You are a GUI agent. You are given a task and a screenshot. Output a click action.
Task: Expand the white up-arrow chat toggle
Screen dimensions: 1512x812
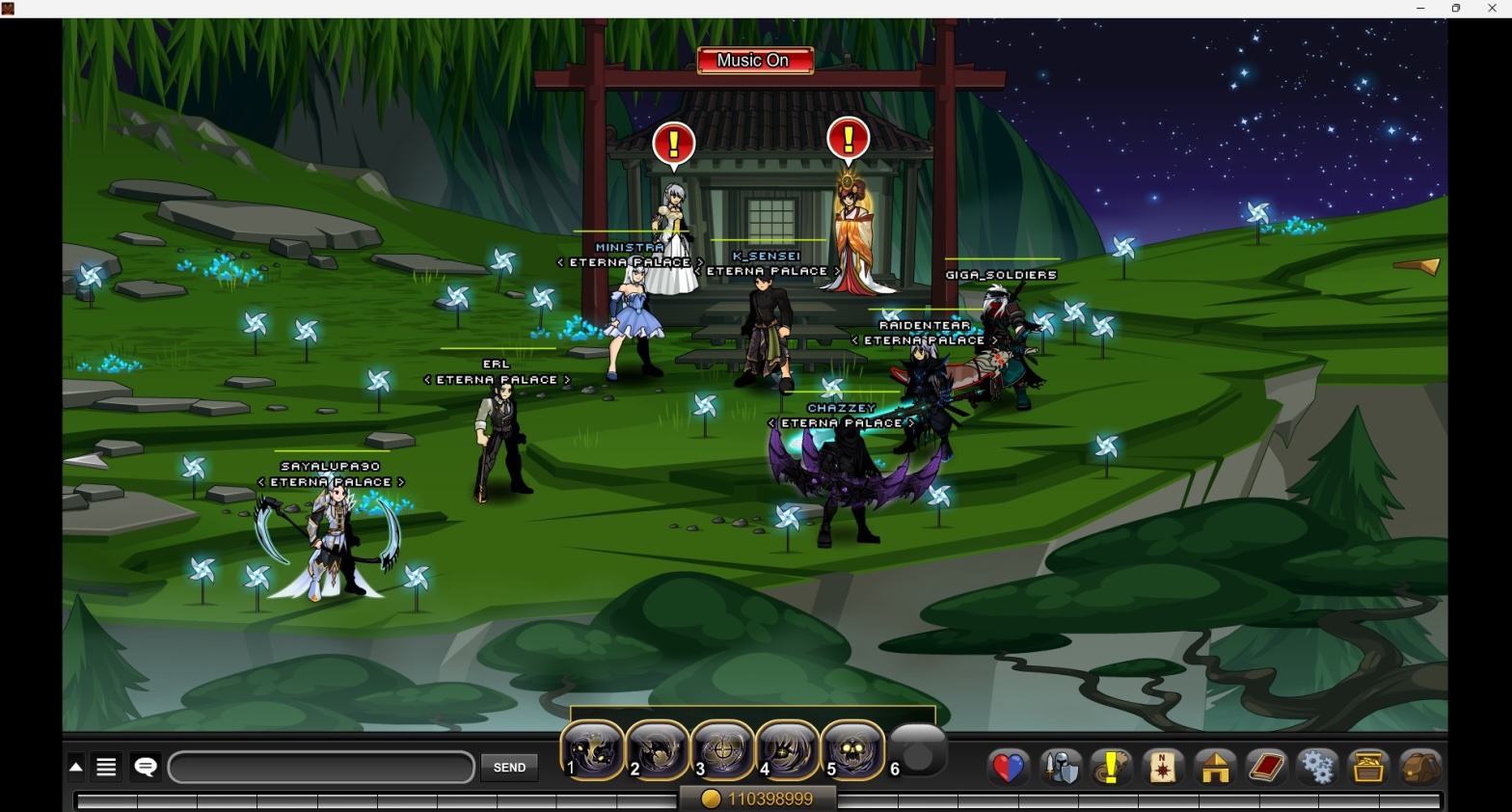pos(76,768)
